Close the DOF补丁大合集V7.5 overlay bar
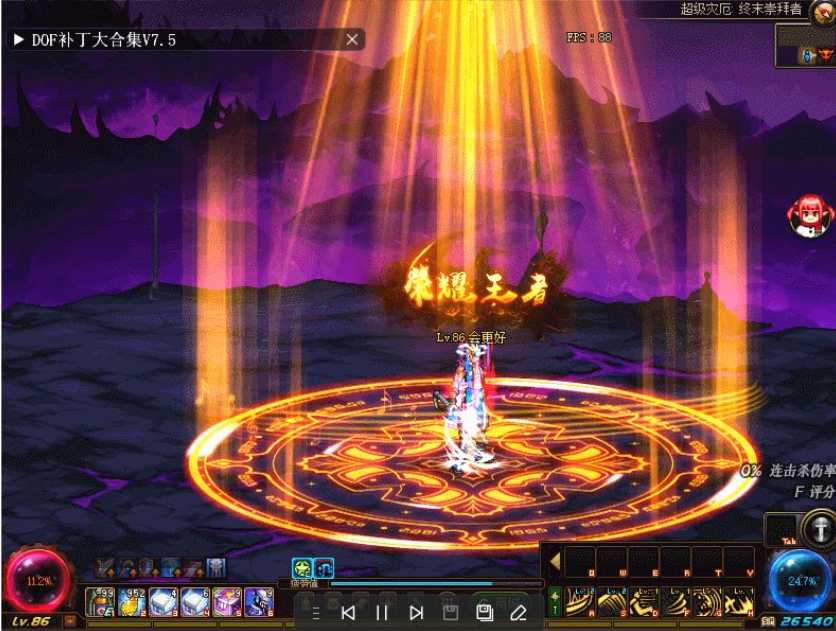836x631 pixels. click(352, 40)
